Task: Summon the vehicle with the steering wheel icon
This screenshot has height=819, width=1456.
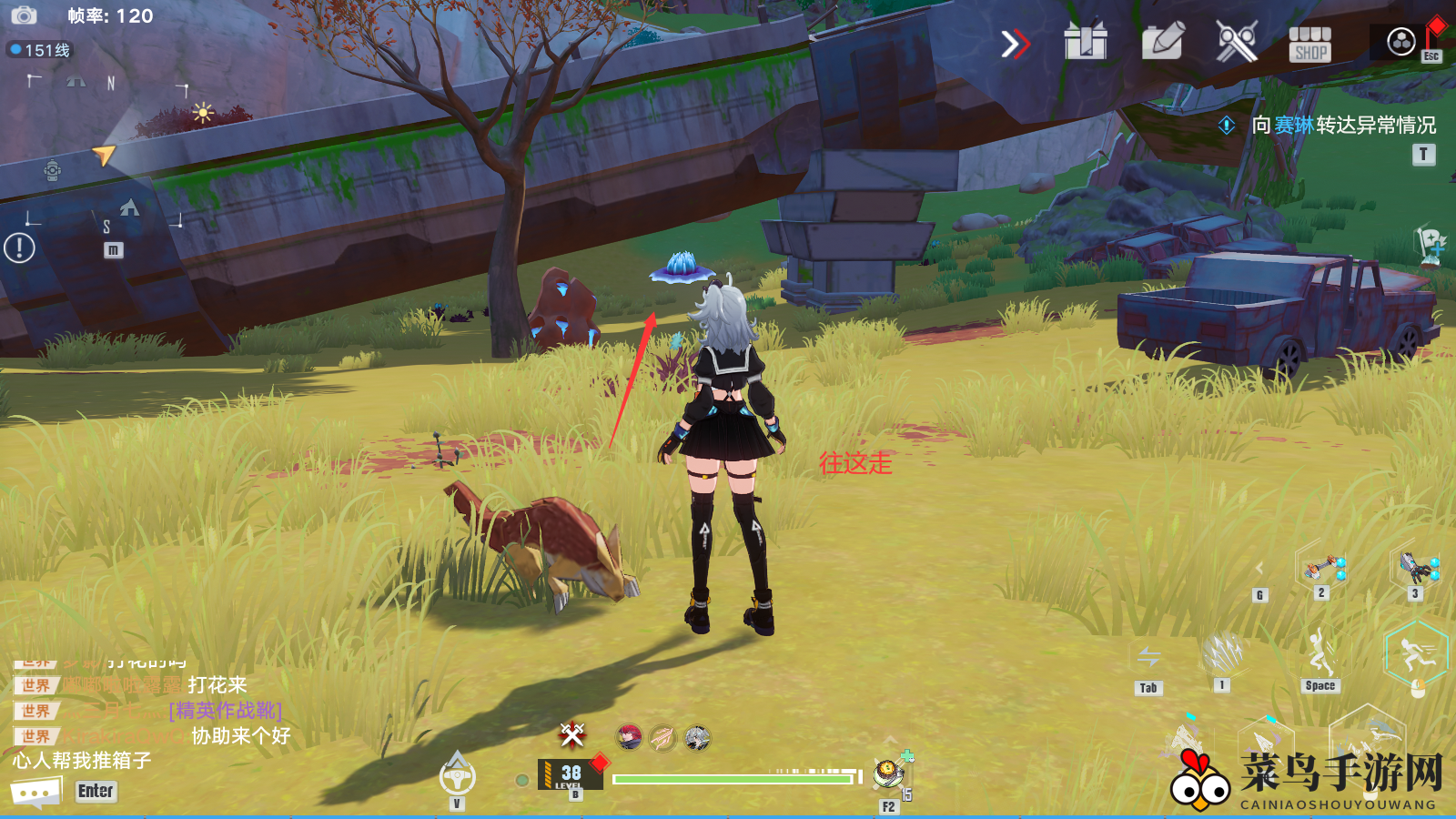Action: pos(457,775)
